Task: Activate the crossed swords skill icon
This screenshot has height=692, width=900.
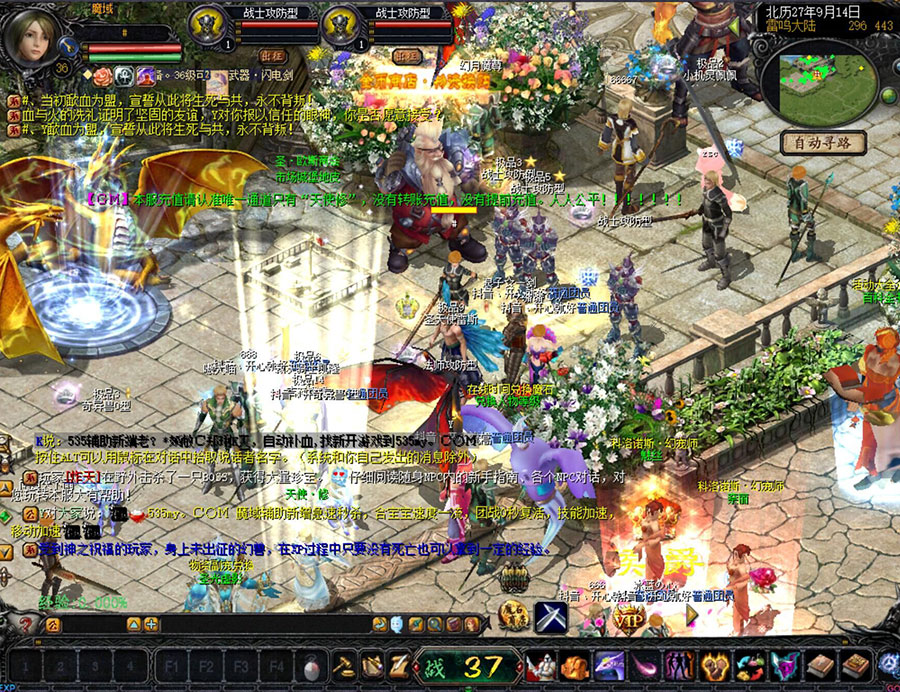Action: point(550,617)
